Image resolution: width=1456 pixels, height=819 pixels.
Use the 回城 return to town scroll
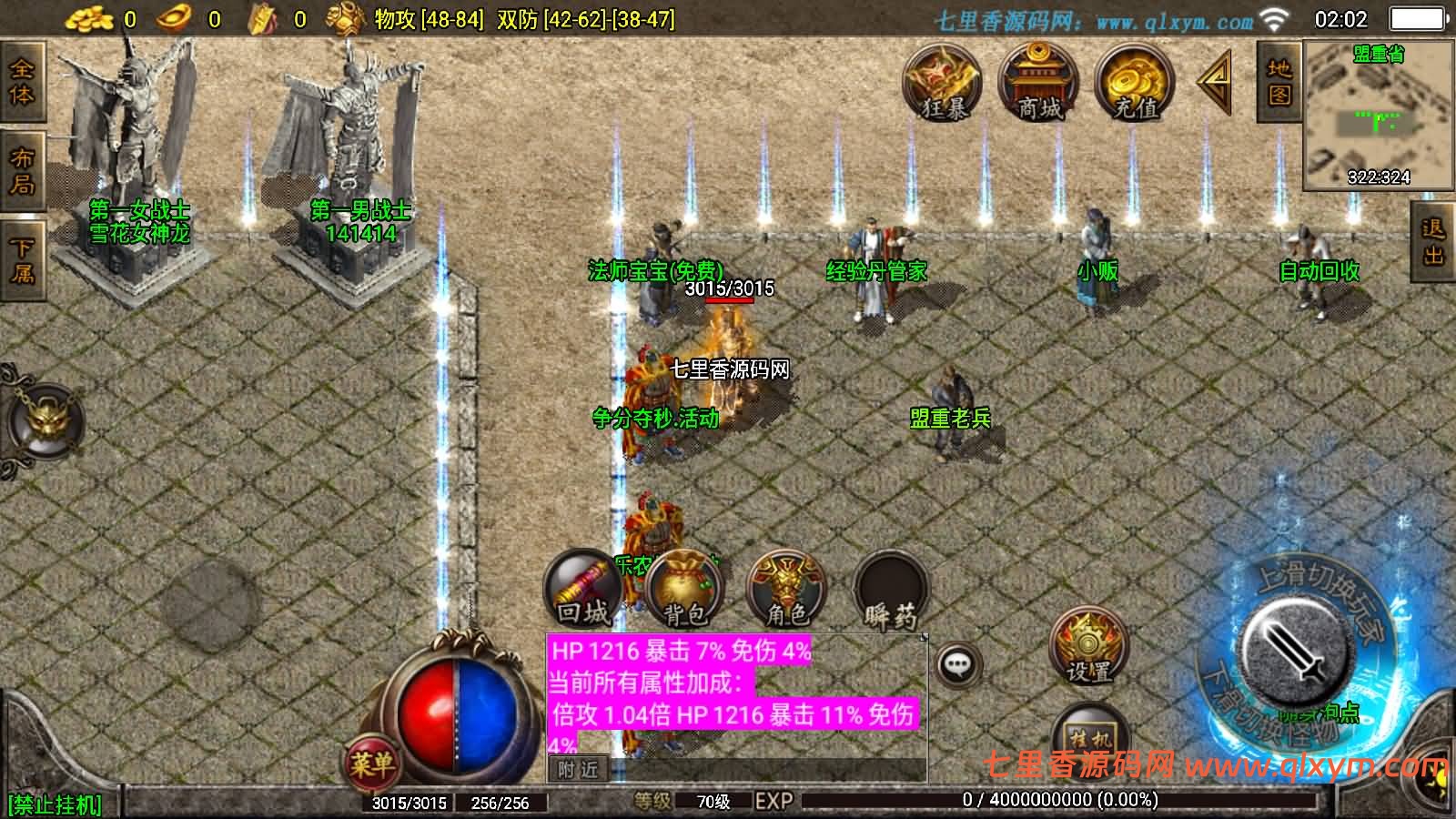[x=583, y=590]
